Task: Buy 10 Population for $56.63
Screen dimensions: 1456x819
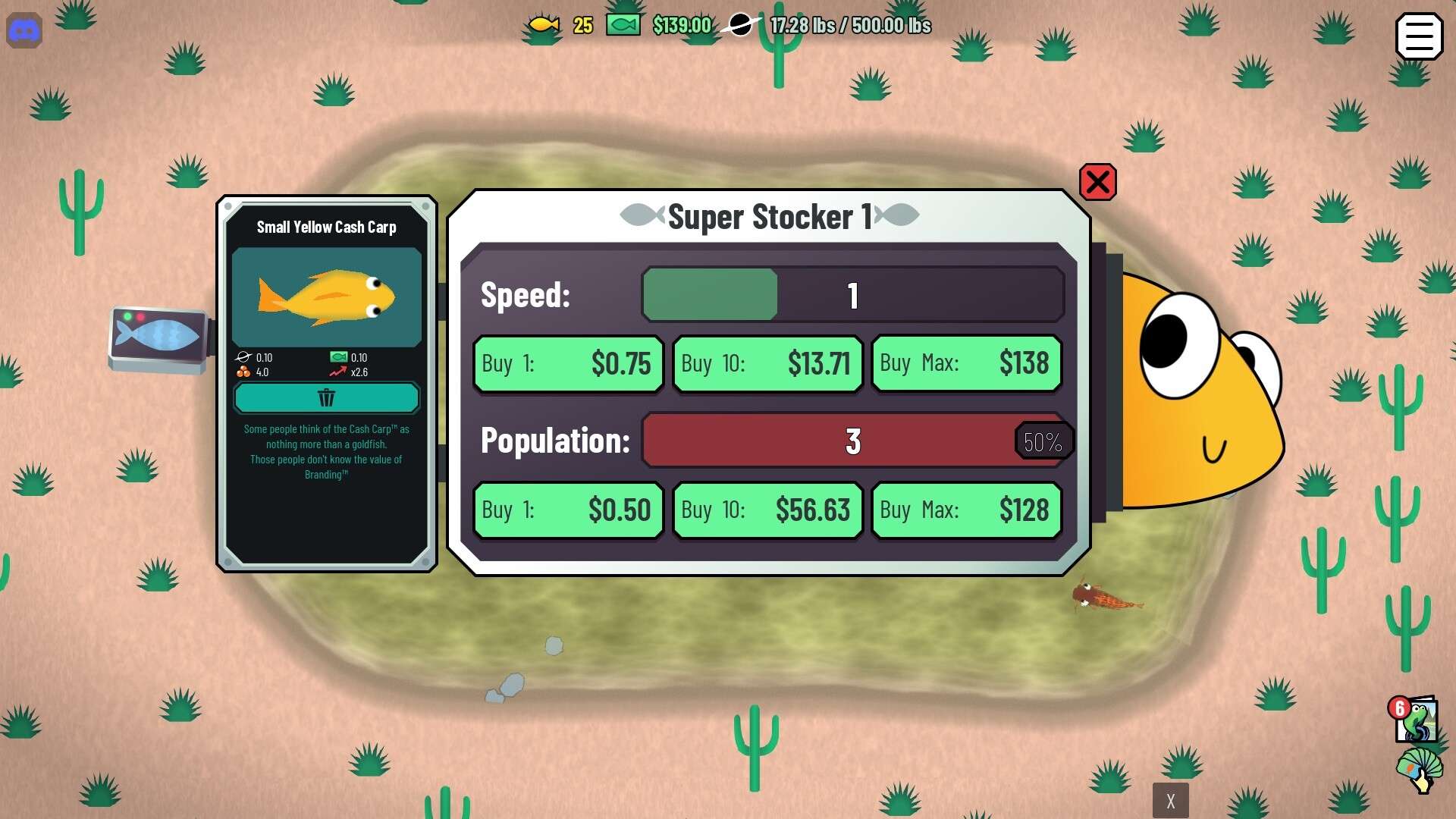Action: click(767, 510)
